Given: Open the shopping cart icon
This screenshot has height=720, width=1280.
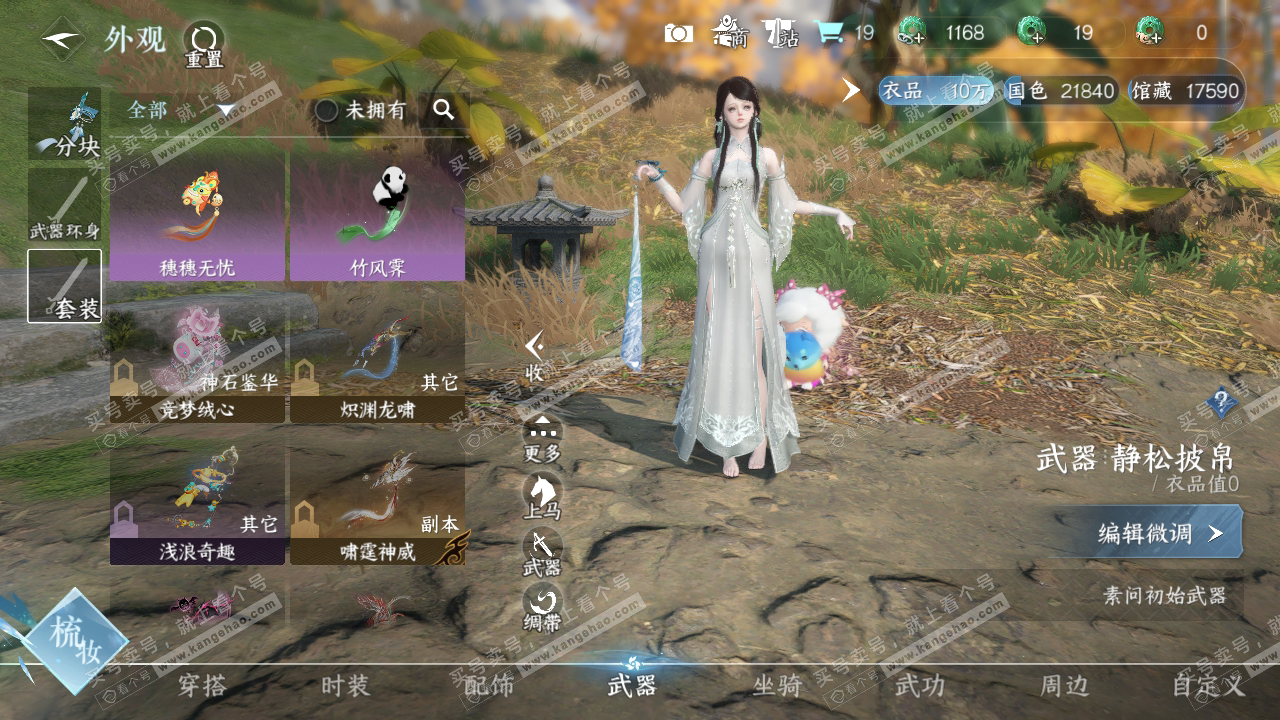Looking at the screenshot, I should [x=829, y=33].
